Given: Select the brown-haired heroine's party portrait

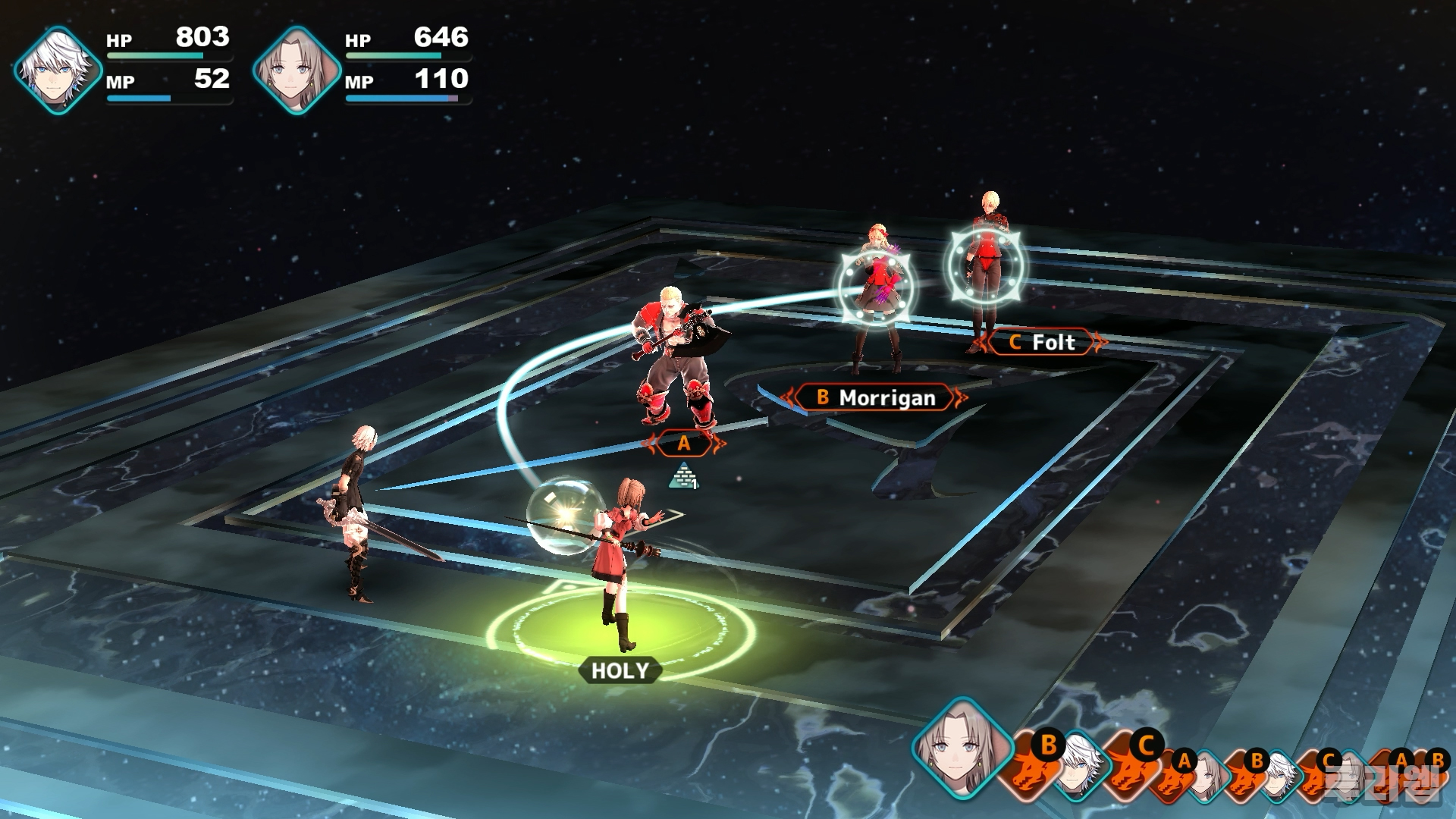Looking at the screenshot, I should 297,70.
